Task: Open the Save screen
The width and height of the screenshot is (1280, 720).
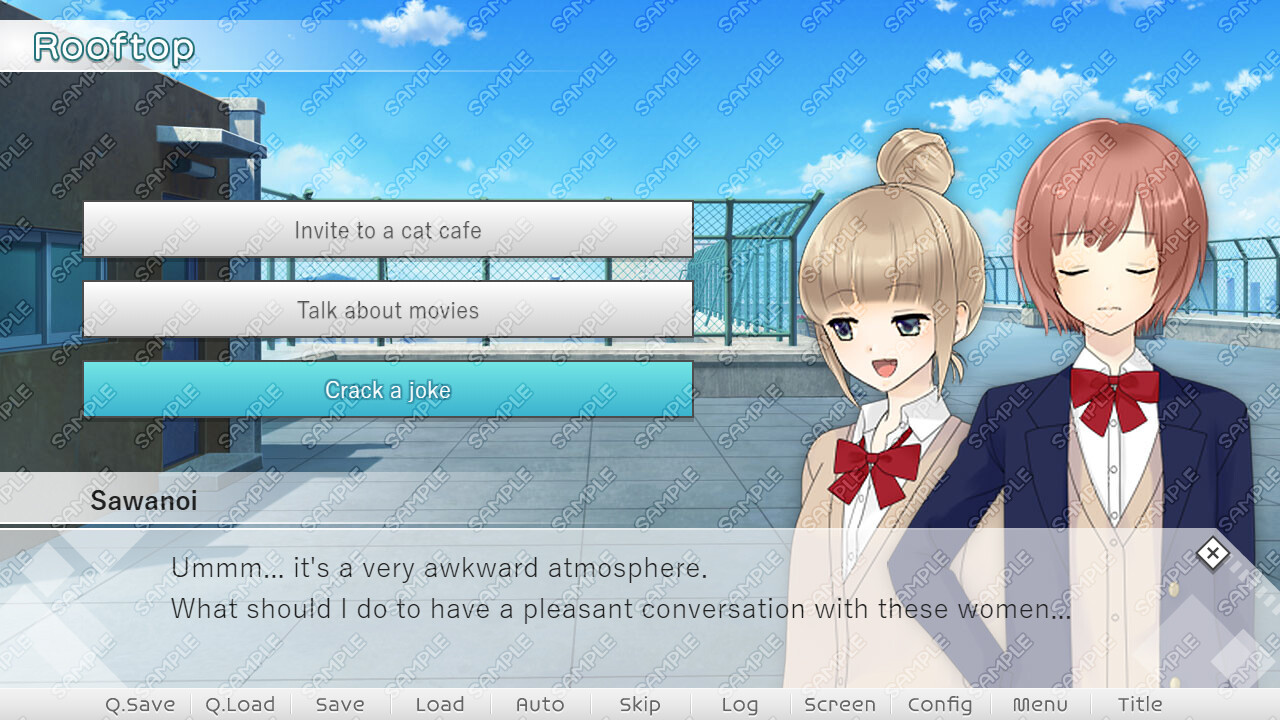Action: [x=340, y=704]
